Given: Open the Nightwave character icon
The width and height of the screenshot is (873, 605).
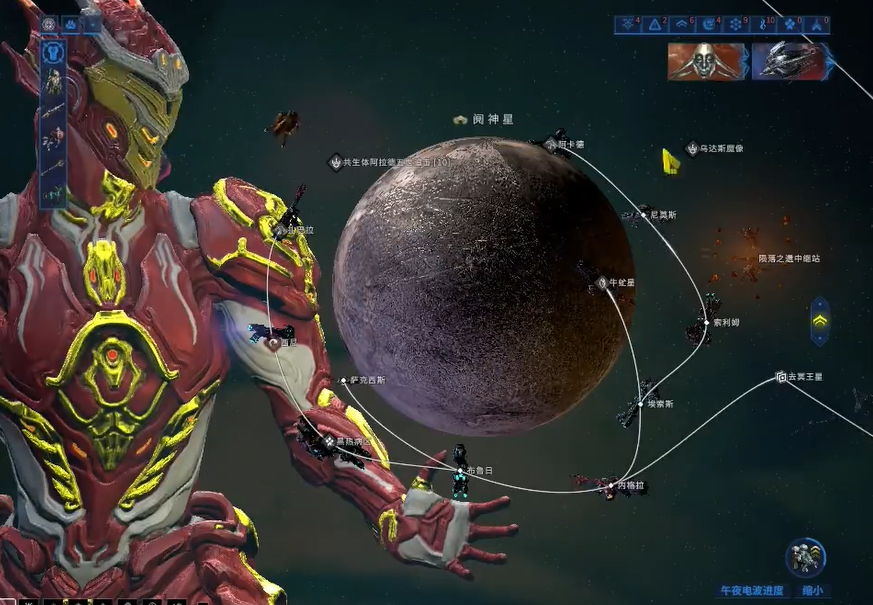Looking at the screenshot, I should click(805, 558).
